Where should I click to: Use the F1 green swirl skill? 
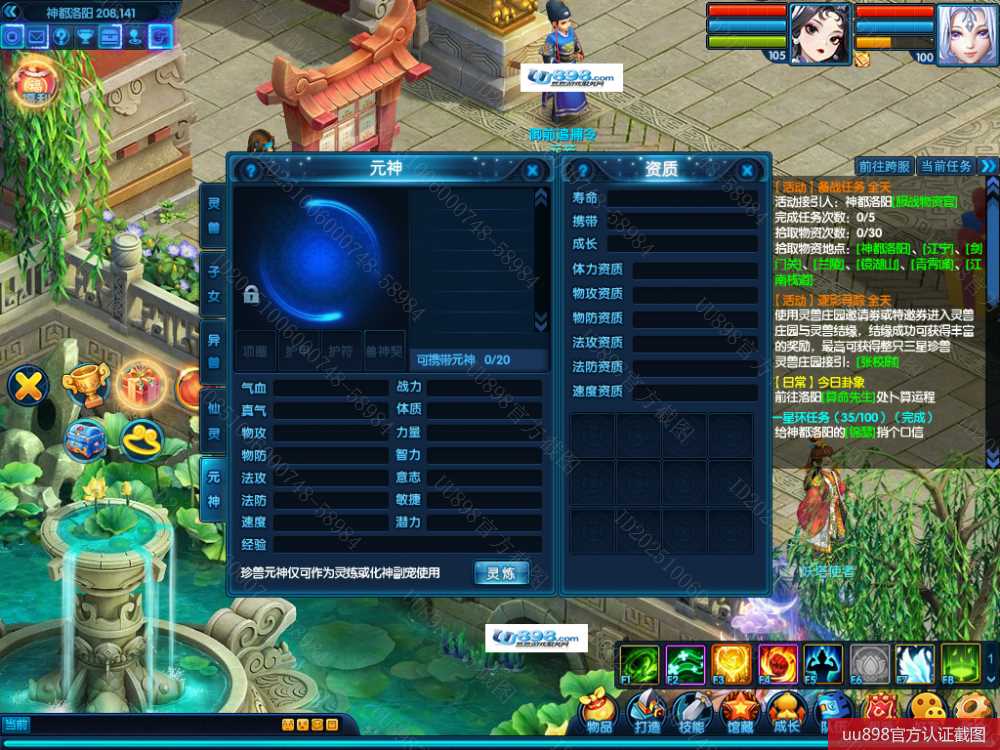point(639,664)
